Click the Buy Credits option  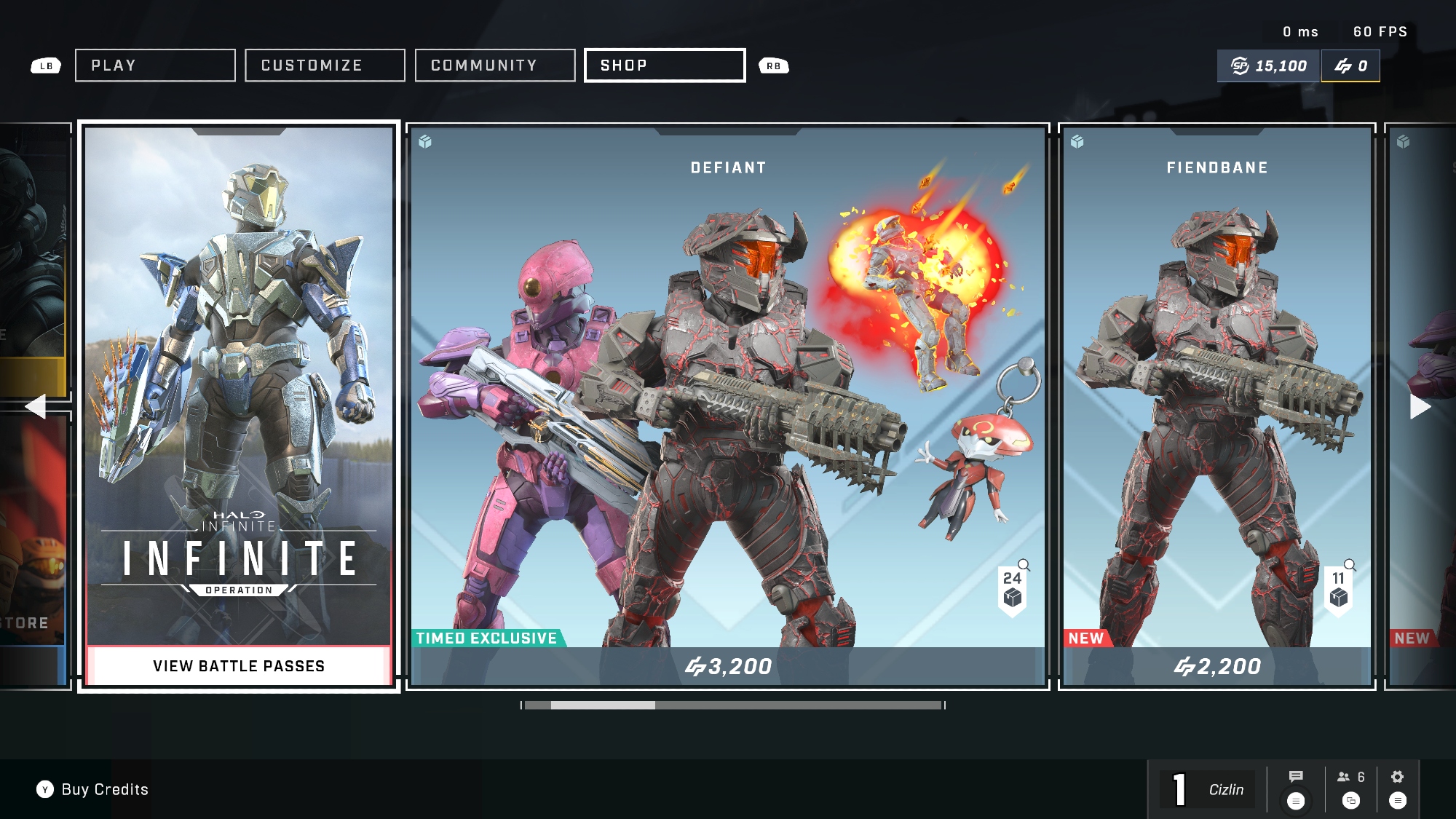(92, 790)
